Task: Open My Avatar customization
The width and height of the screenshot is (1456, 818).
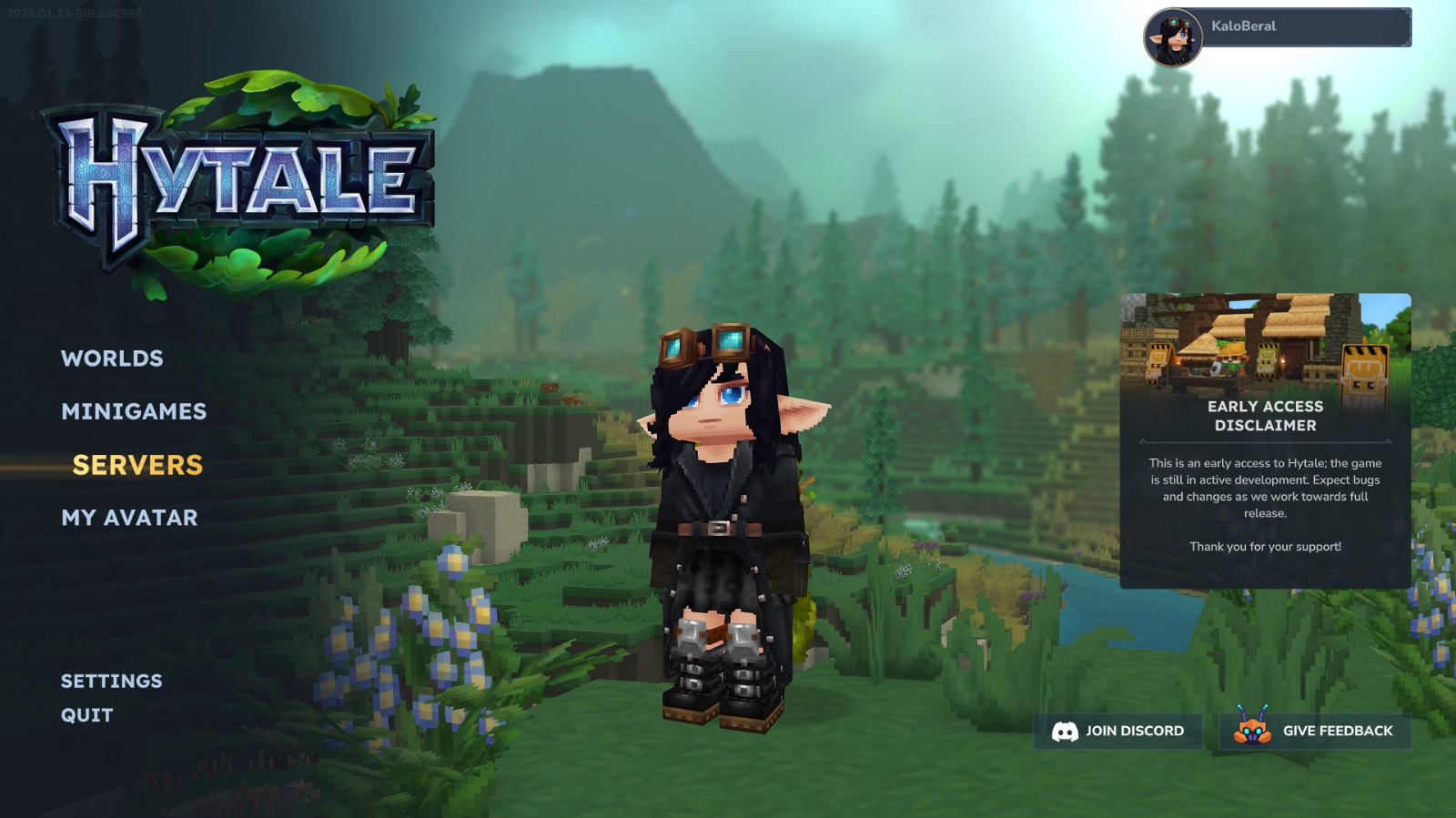Action: pos(129,518)
